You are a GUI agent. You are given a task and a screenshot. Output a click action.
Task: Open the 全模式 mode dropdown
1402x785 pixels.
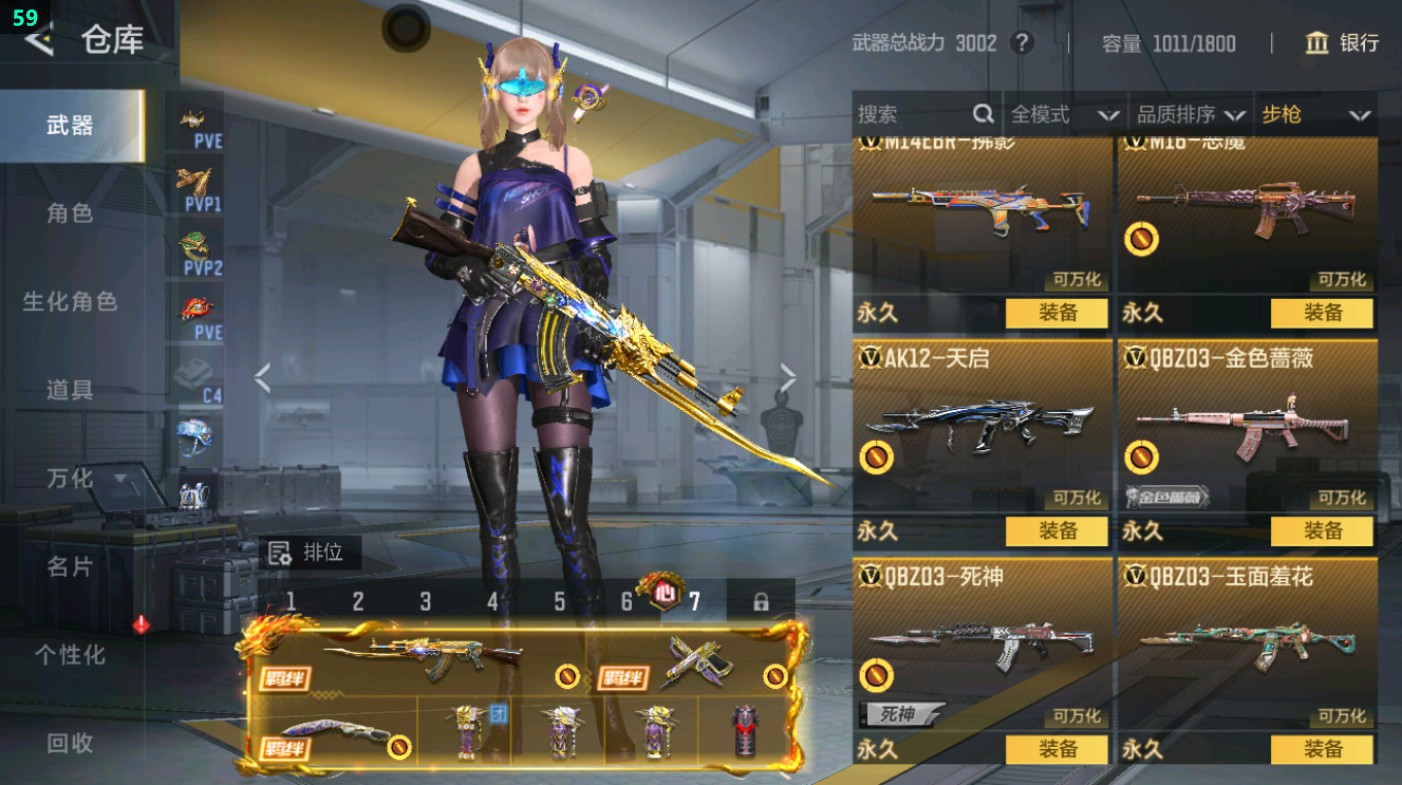[x=1064, y=115]
